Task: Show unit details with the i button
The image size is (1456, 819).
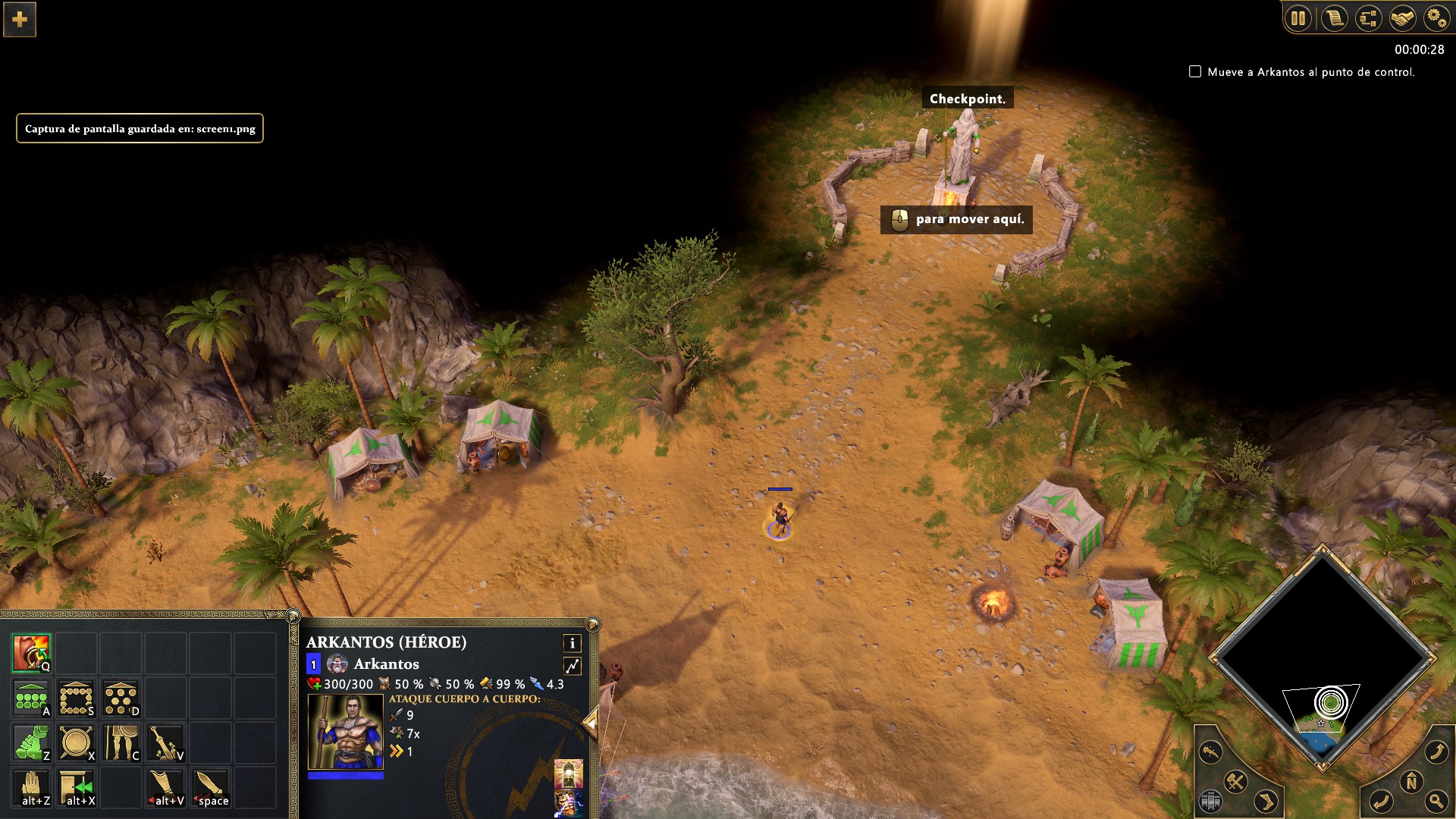Action: [x=572, y=643]
